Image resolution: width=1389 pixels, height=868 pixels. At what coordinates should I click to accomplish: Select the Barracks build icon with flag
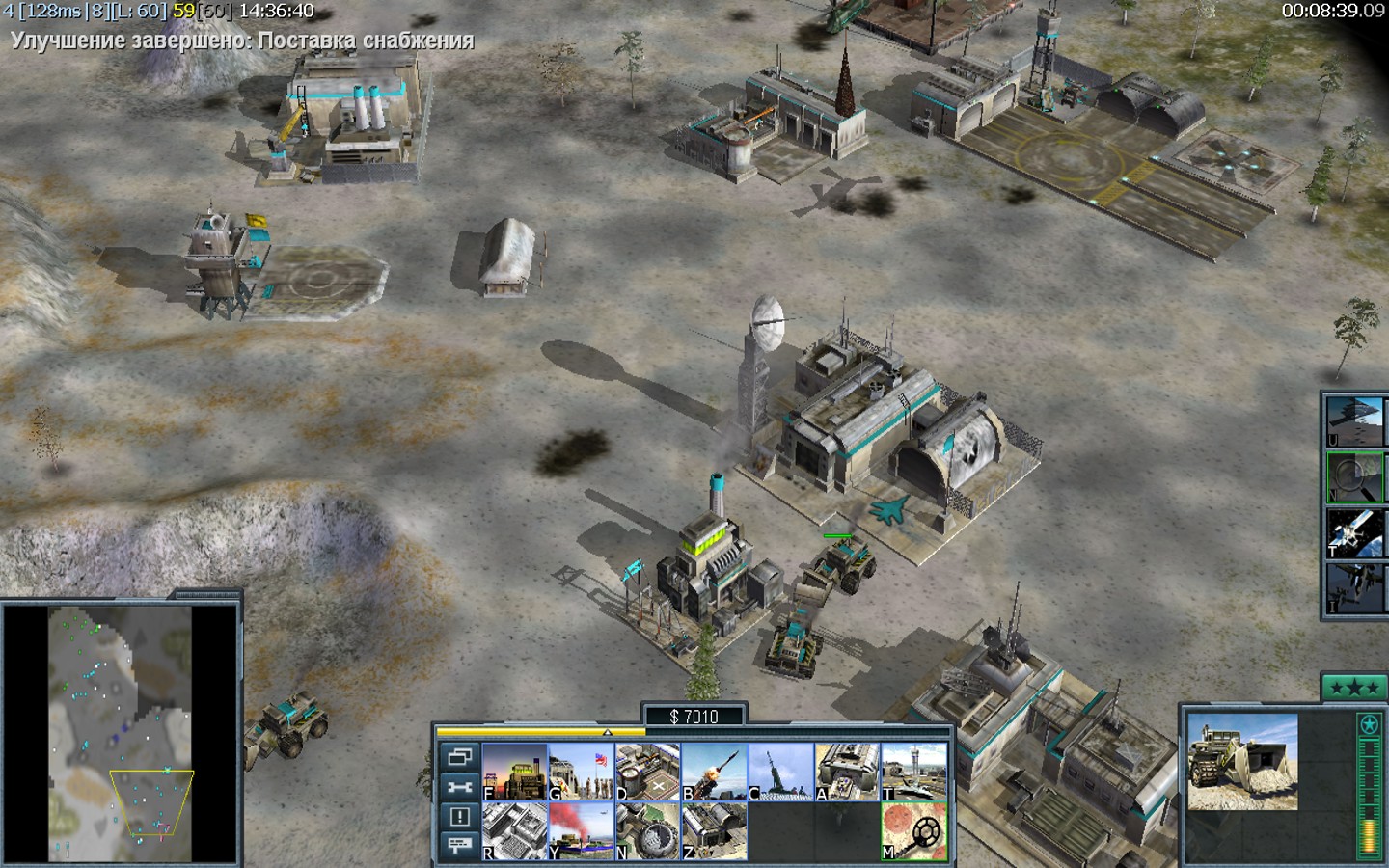(x=581, y=772)
